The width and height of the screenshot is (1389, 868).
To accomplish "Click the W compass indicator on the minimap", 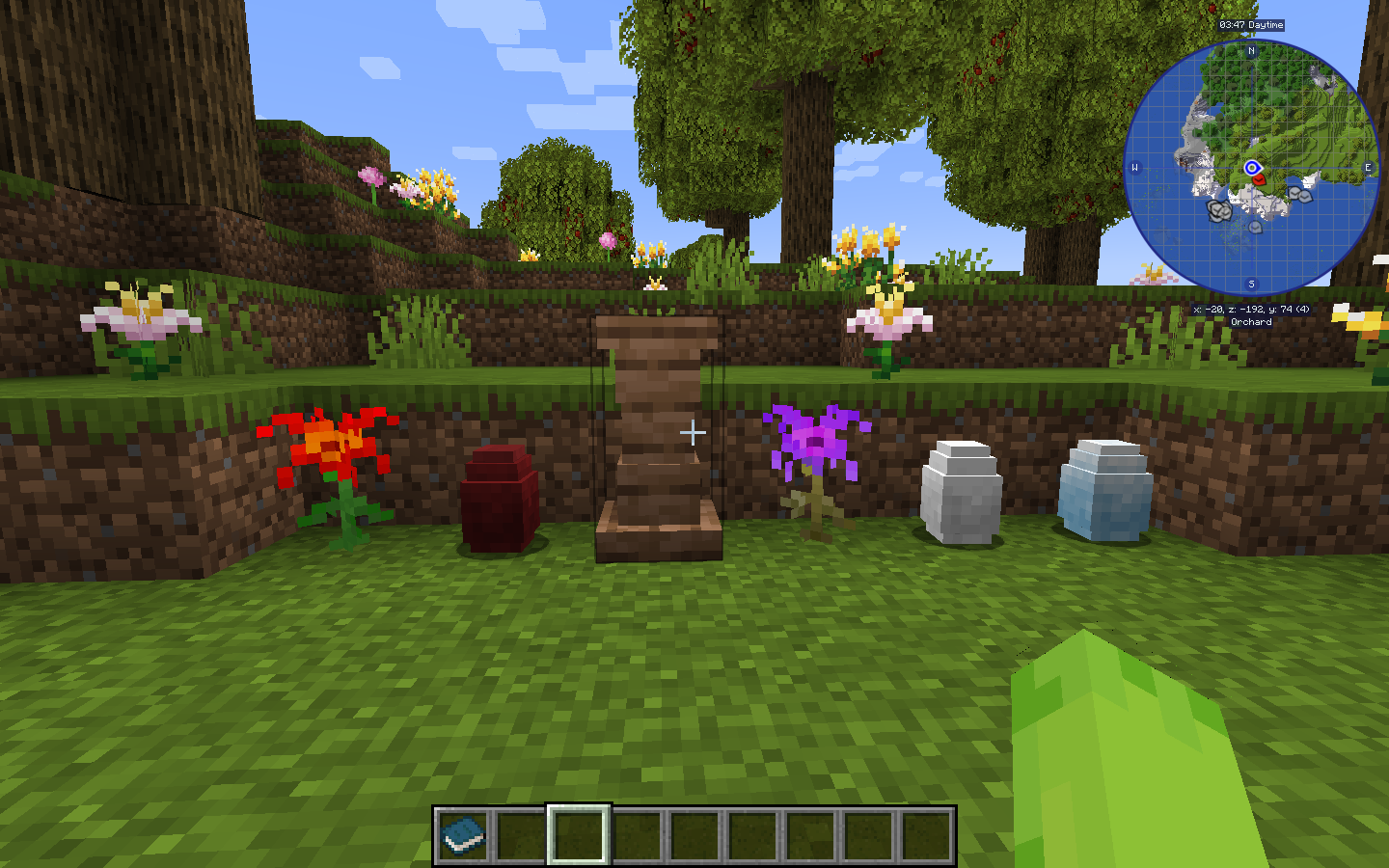I will click(x=1137, y=166).
